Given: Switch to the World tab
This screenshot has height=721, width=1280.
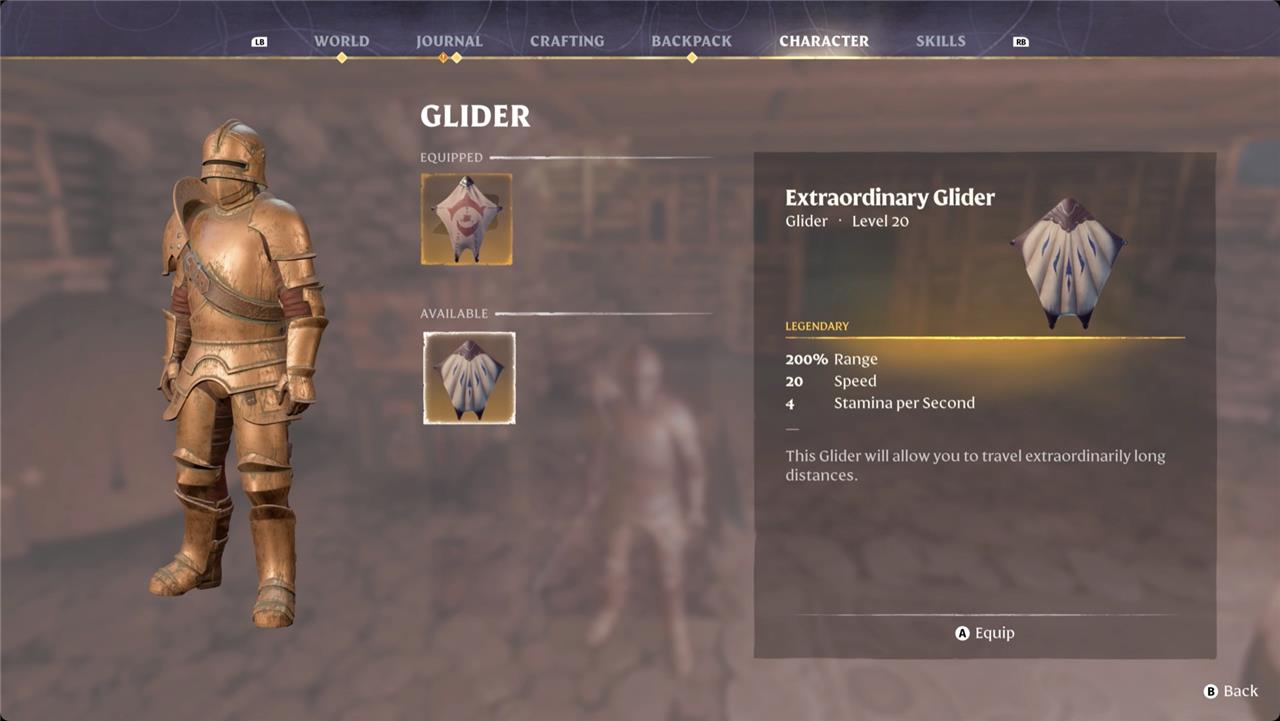Looking at the screenshot, I should [341, 41].
